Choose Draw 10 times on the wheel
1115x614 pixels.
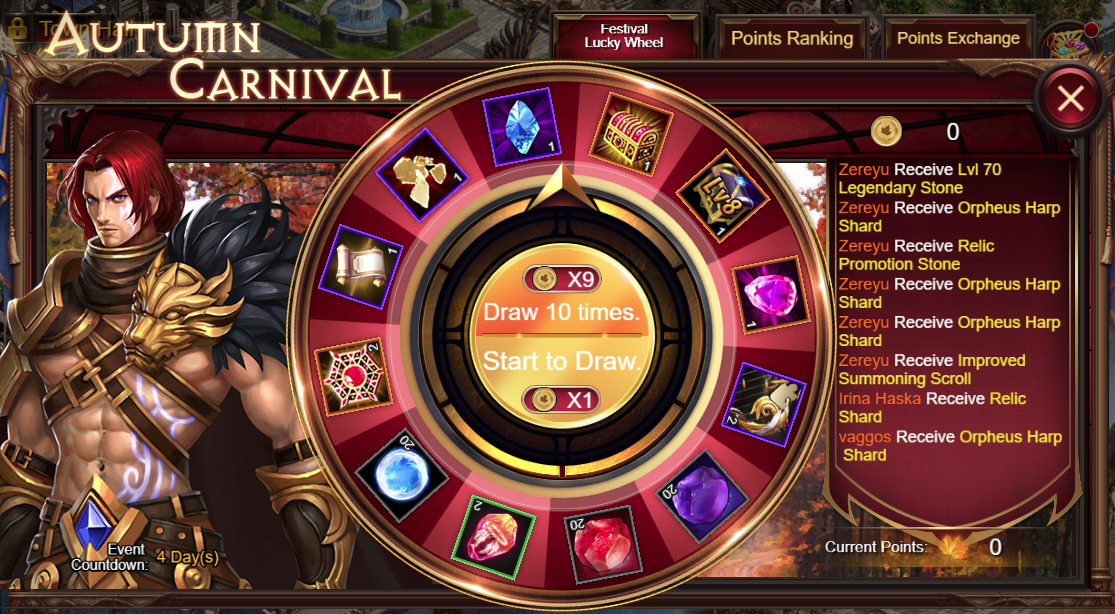tap(561, 311)
